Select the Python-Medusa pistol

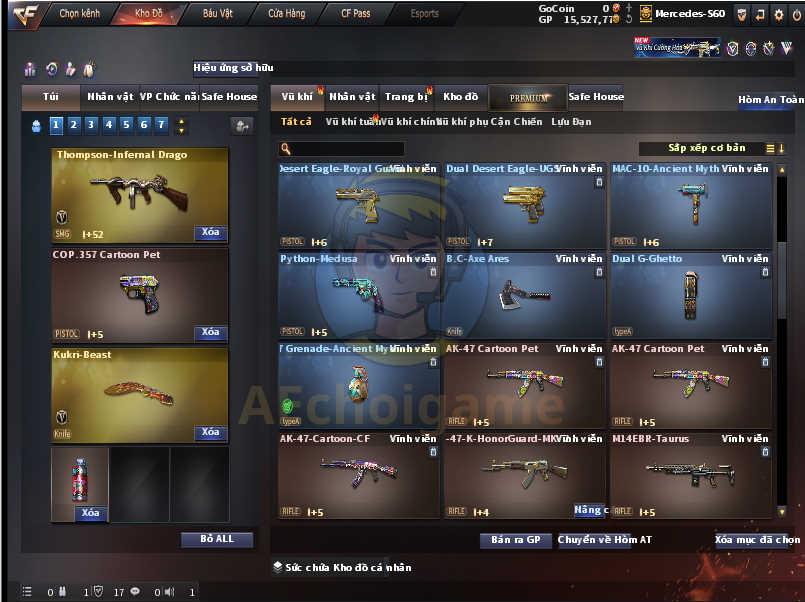click(358, 295)
